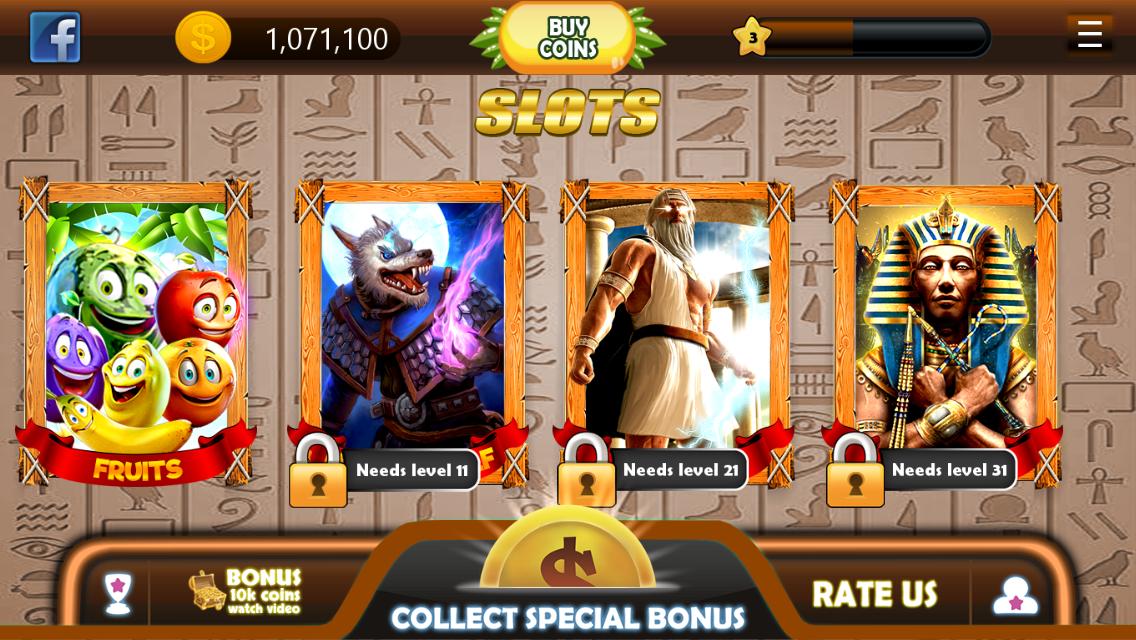Watch video for 10k coins bonus
This screenshot has height=640, width=1136.
(245, 591)
